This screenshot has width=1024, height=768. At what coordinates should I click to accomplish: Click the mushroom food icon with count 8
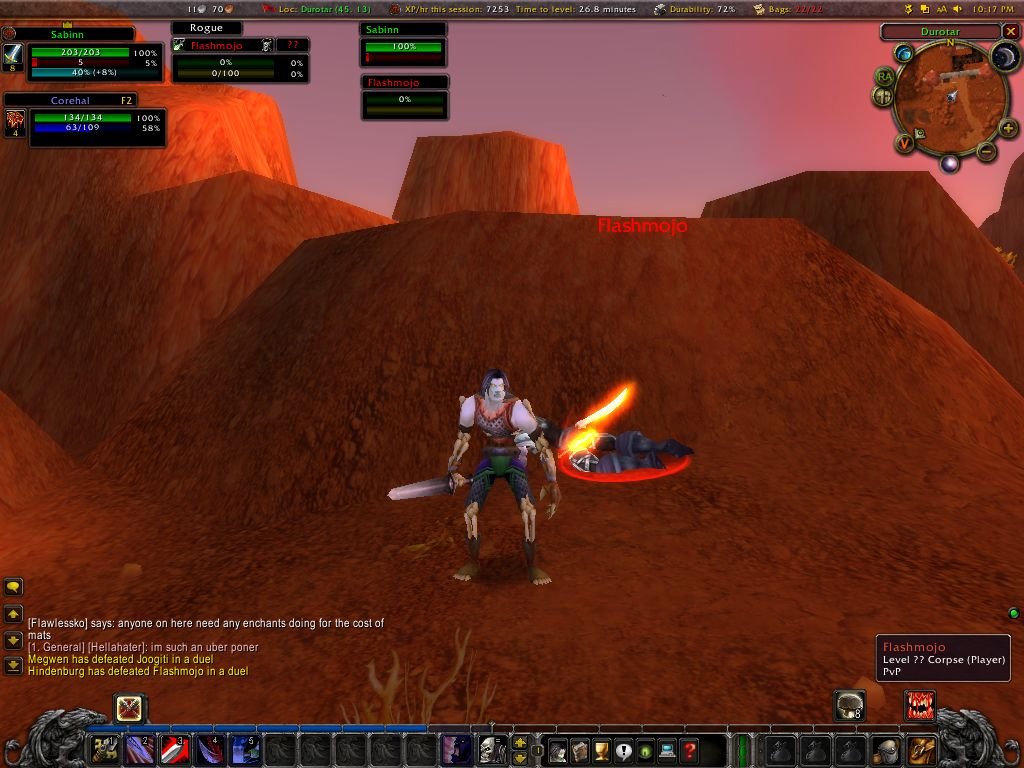[850, 704]
